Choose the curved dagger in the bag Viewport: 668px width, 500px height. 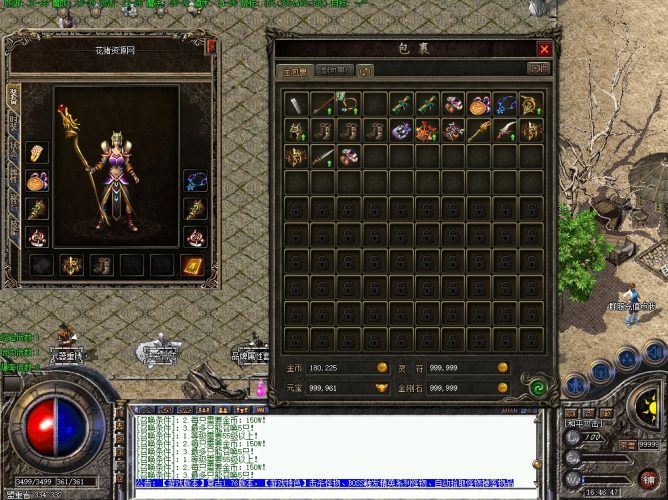504,130
